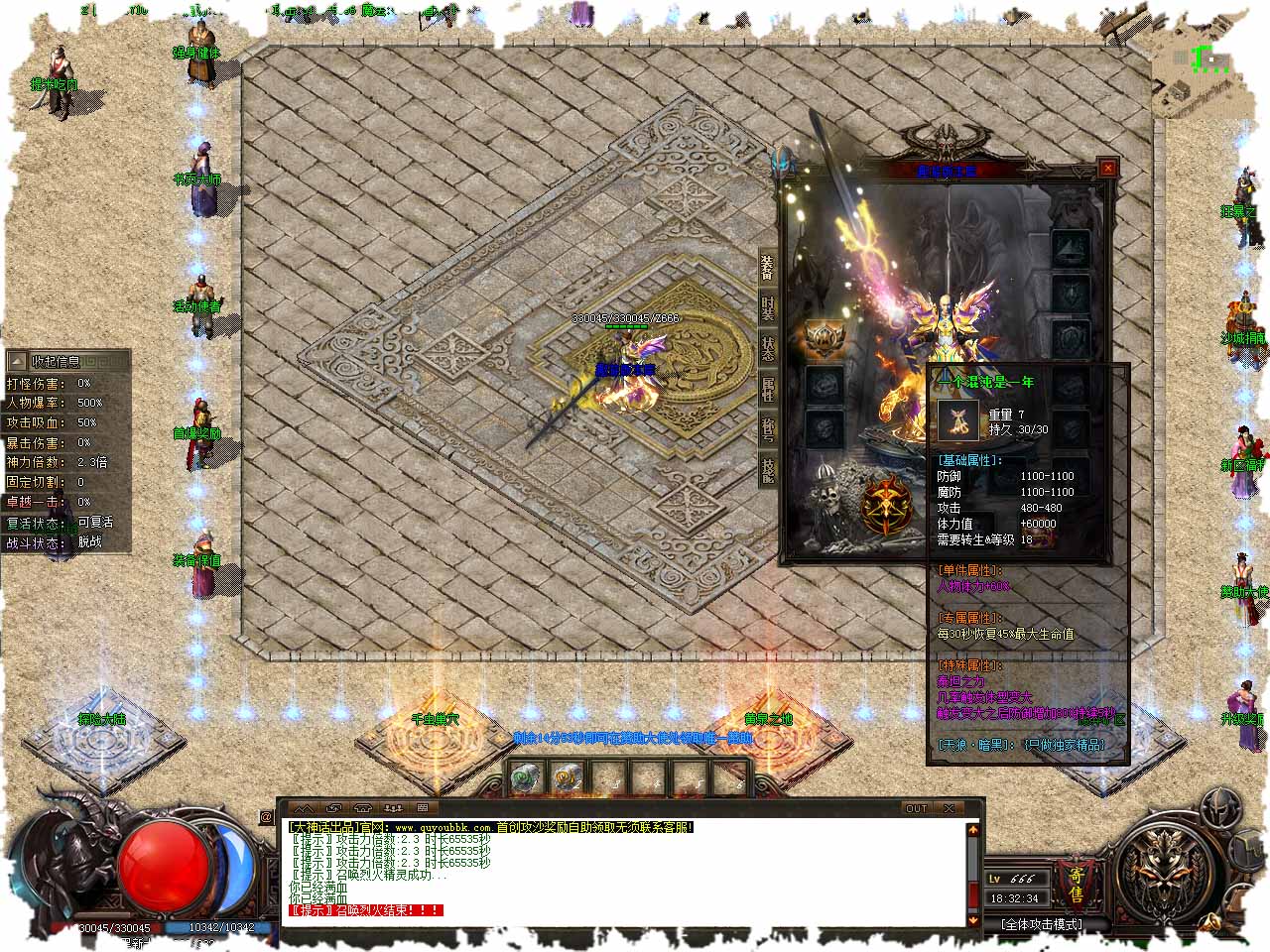Show the 状态 status tab
Viewport: 1270px width, 952px height.
[x=767, y=348]
